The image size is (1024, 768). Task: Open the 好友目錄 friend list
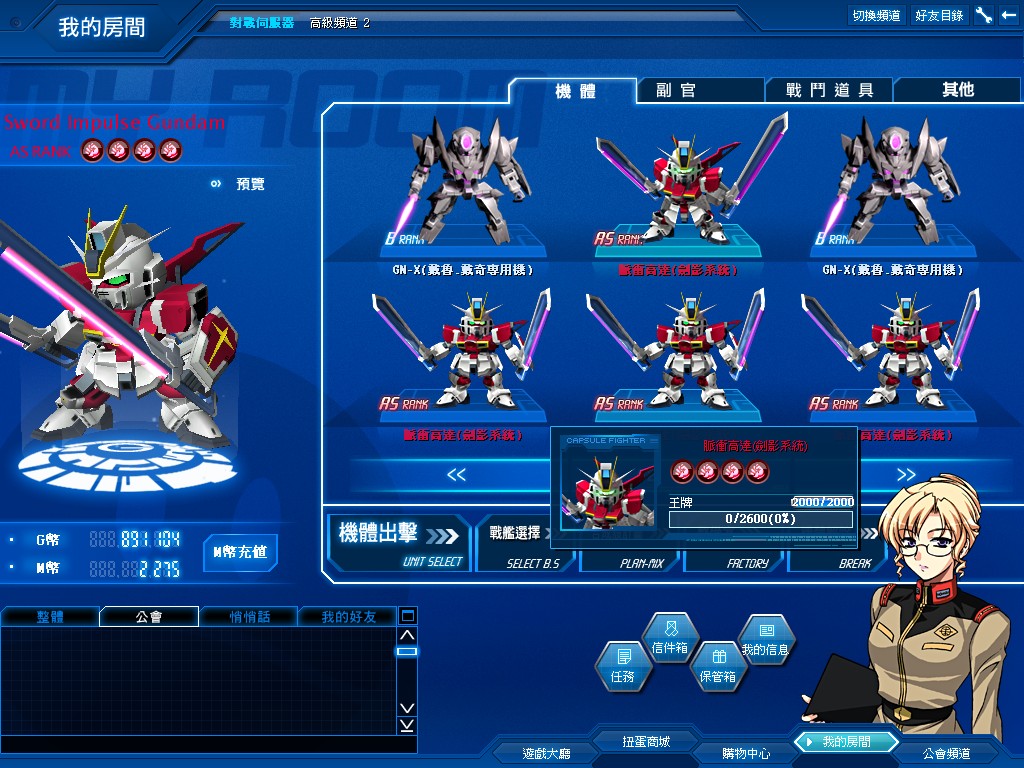point(939,15)
